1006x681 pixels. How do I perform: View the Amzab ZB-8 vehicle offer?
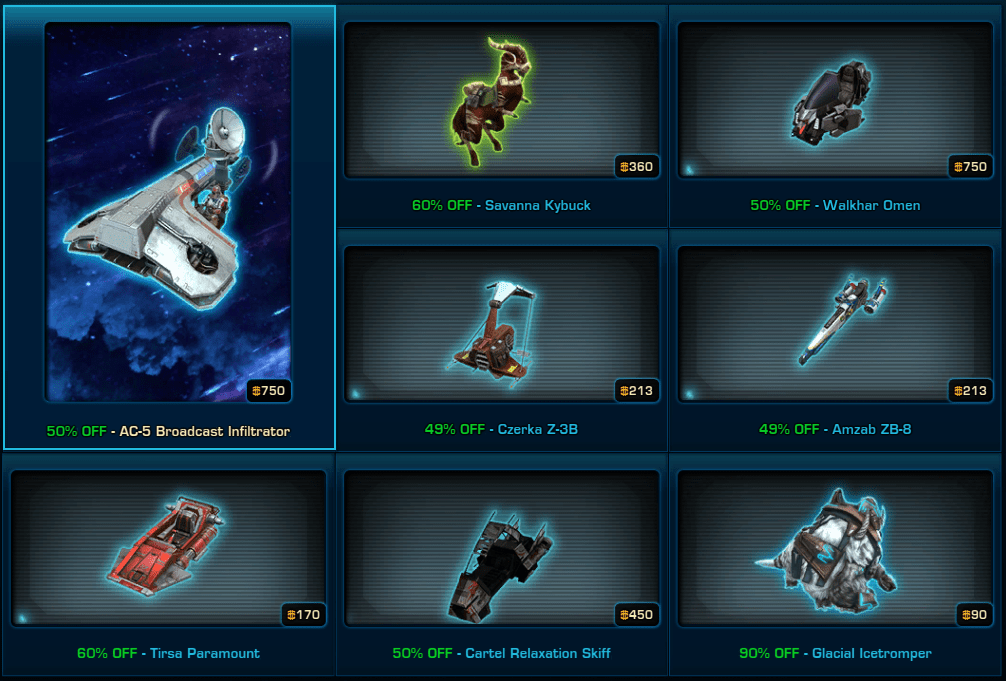(835, 325)
